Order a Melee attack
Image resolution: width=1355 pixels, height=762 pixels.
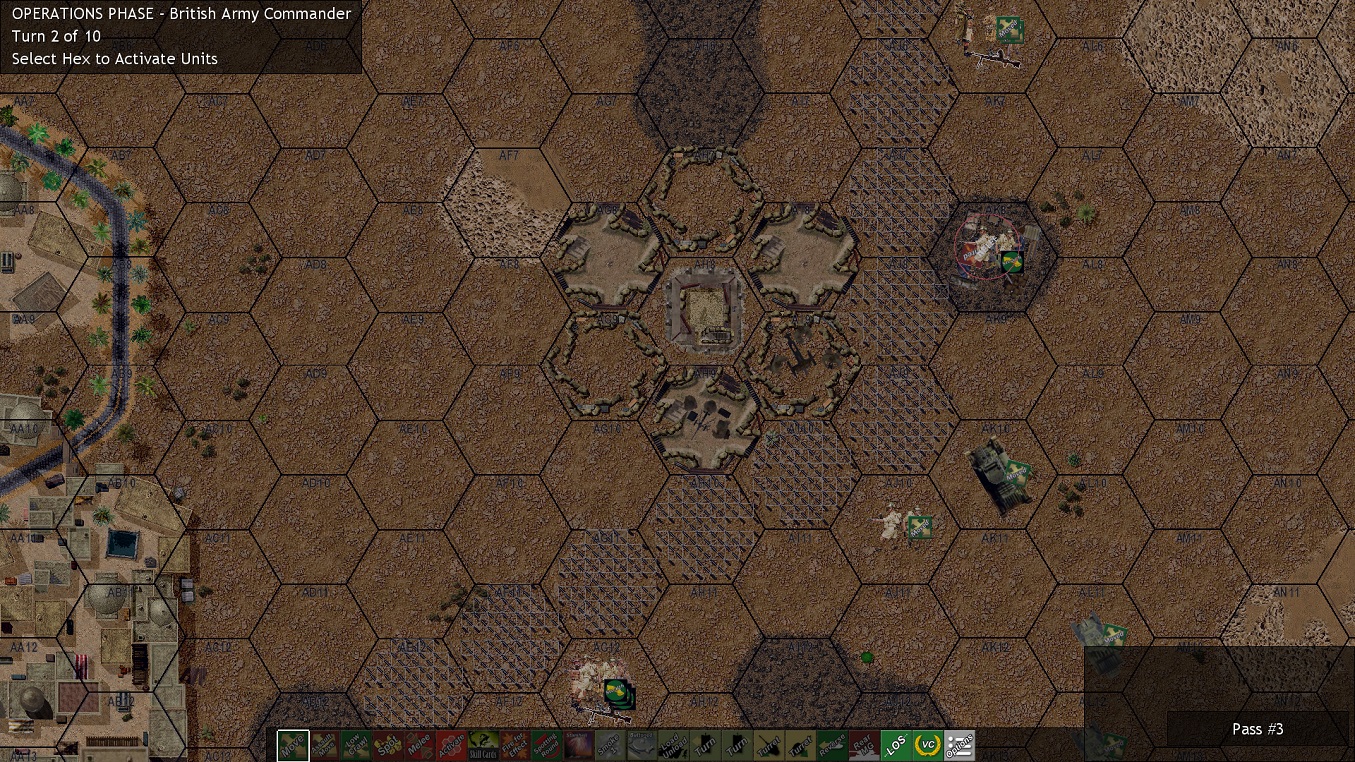(418, 745)
